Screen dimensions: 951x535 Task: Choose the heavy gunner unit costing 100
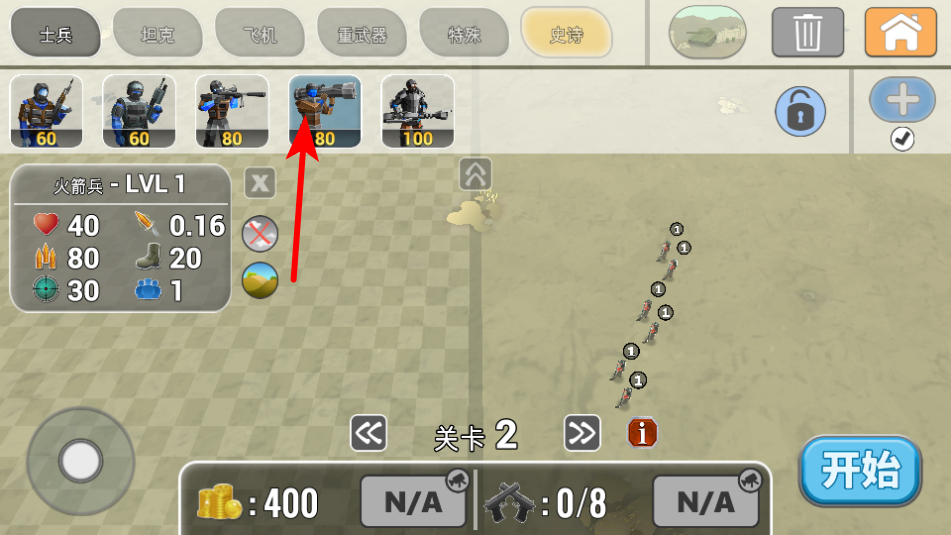coord(418,111)
